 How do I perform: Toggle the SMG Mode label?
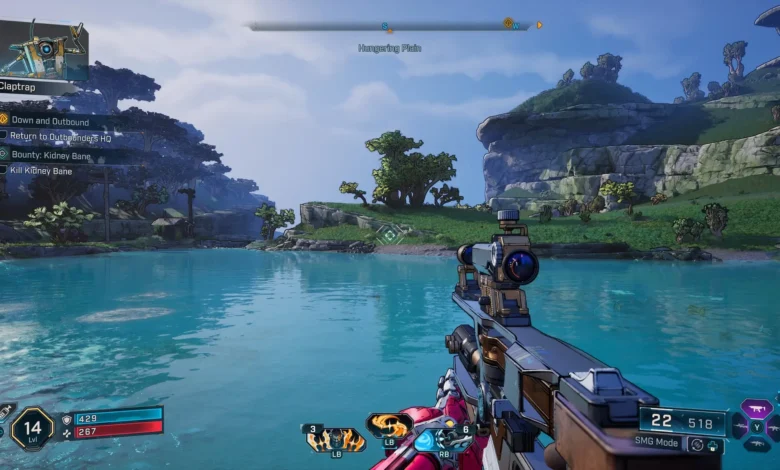click(658, 441)
